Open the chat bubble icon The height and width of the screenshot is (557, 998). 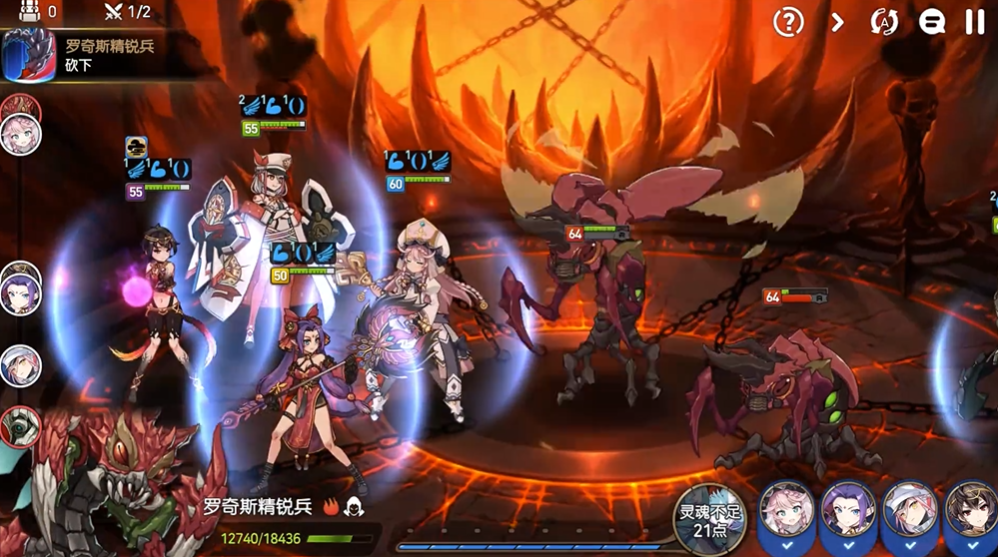932,21
